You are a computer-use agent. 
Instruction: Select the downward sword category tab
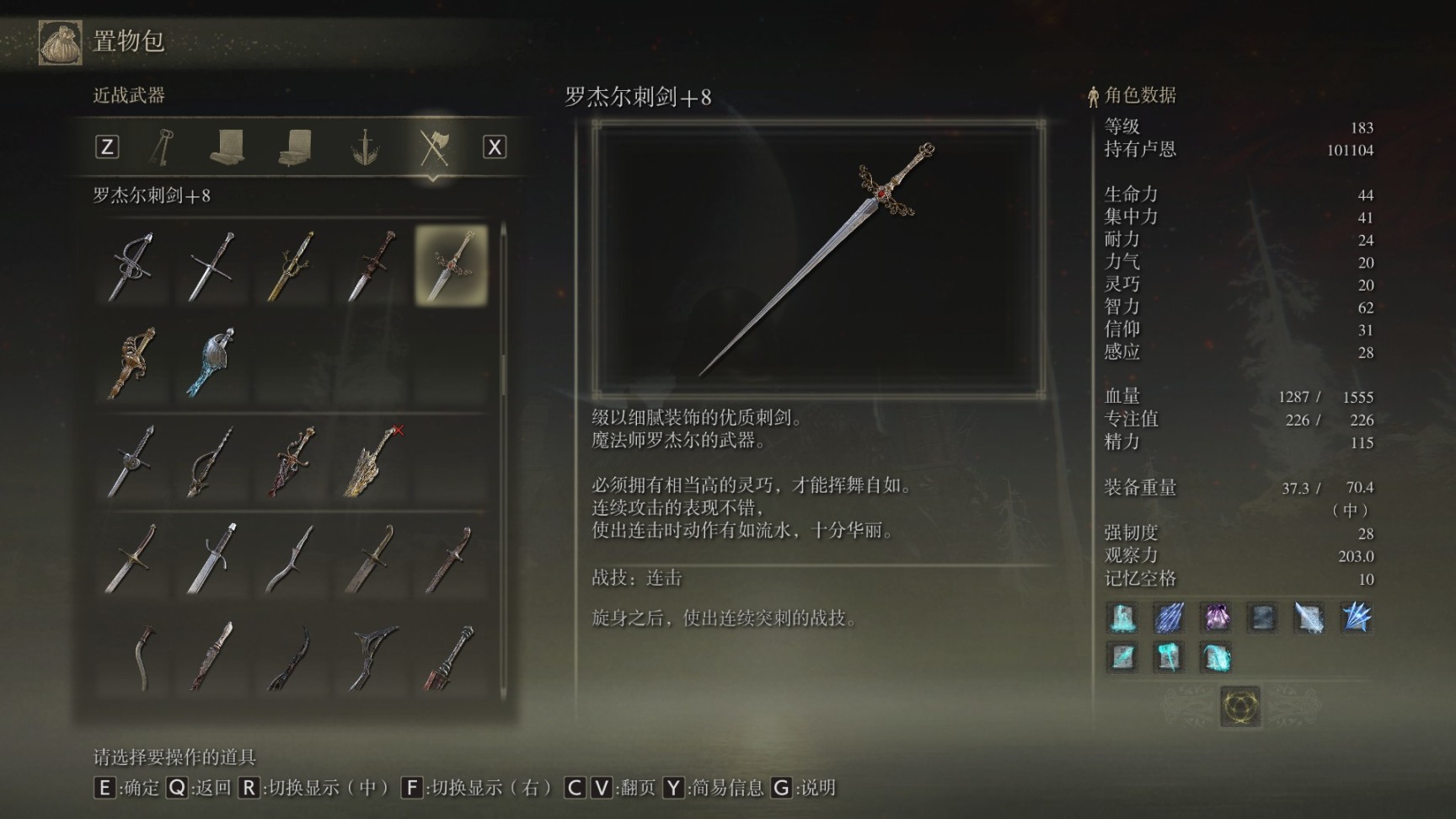tap(365, 147)
